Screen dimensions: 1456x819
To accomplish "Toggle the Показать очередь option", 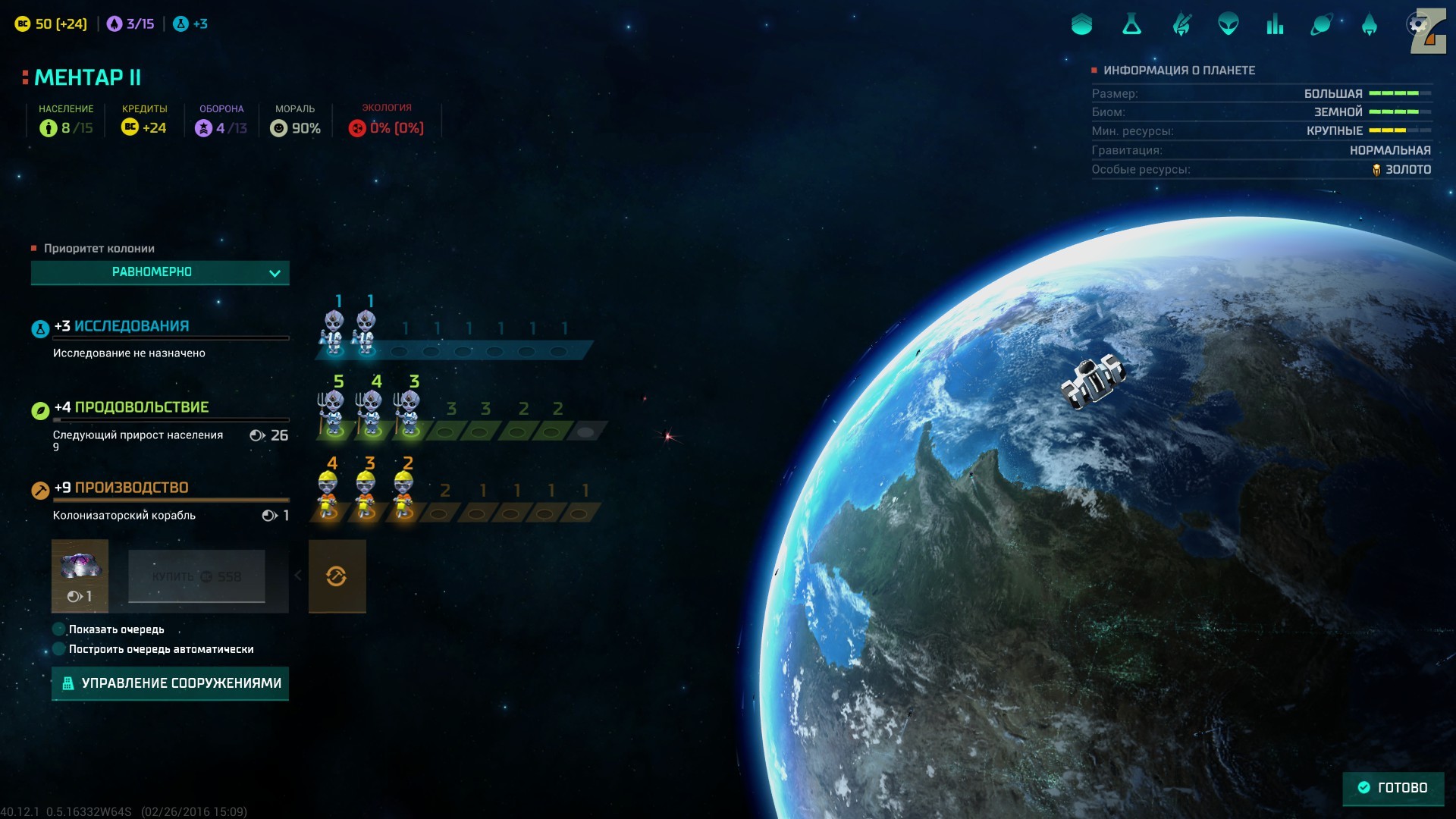I will pos(59,629).
